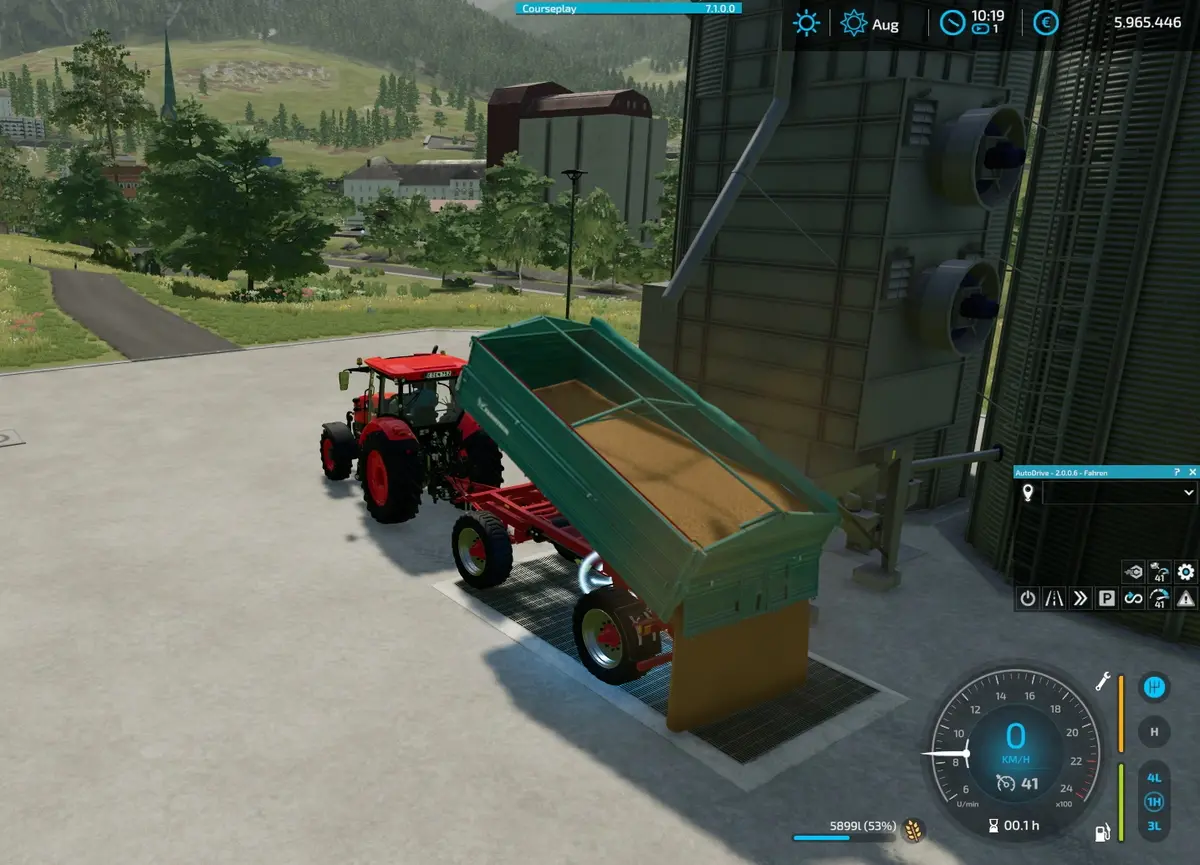Open AutoDrive help with the question mark
This screenshot has height=865, width=1200.
click(1176, 471)
